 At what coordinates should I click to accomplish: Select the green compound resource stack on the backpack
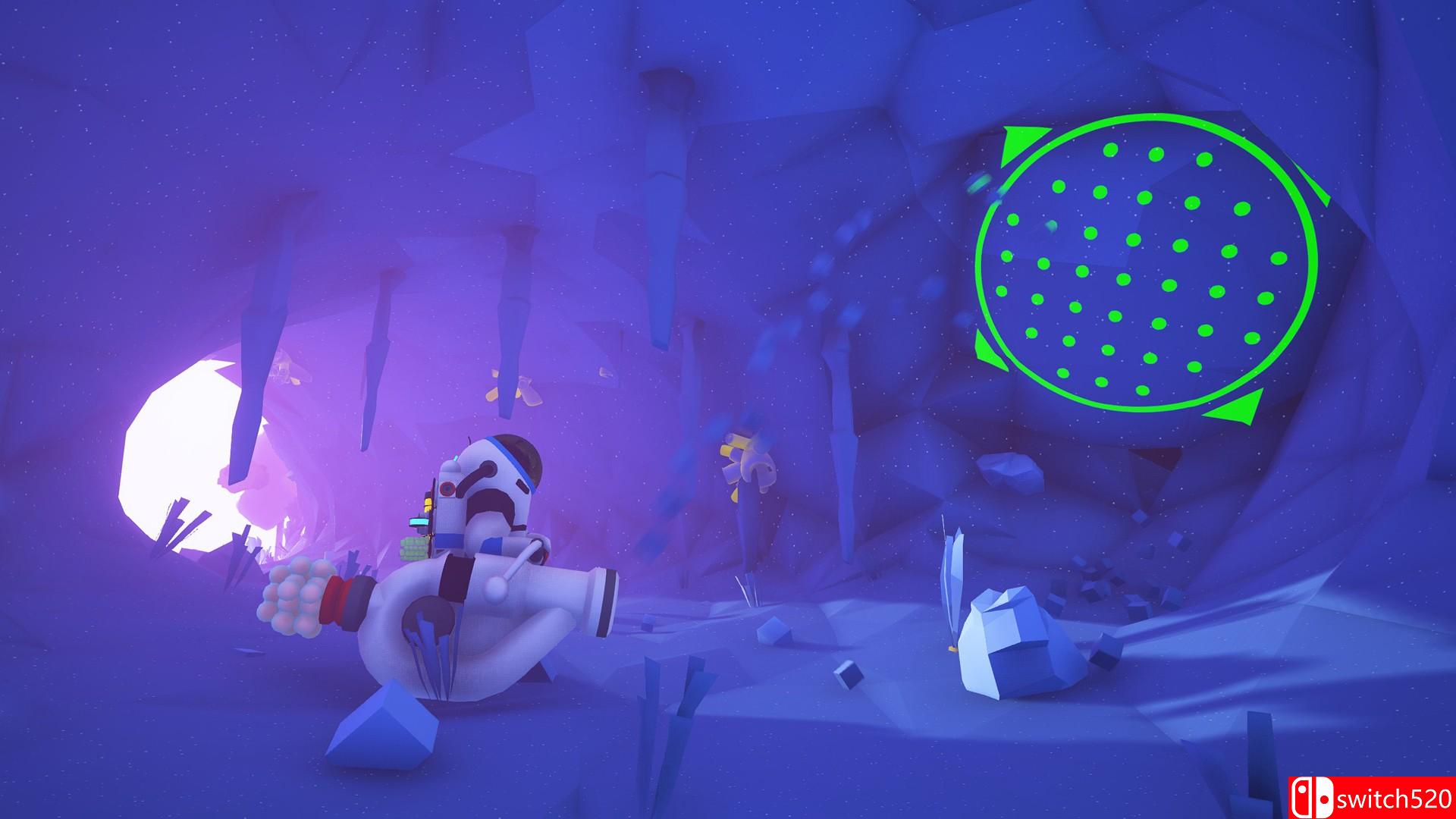point(413,548)
